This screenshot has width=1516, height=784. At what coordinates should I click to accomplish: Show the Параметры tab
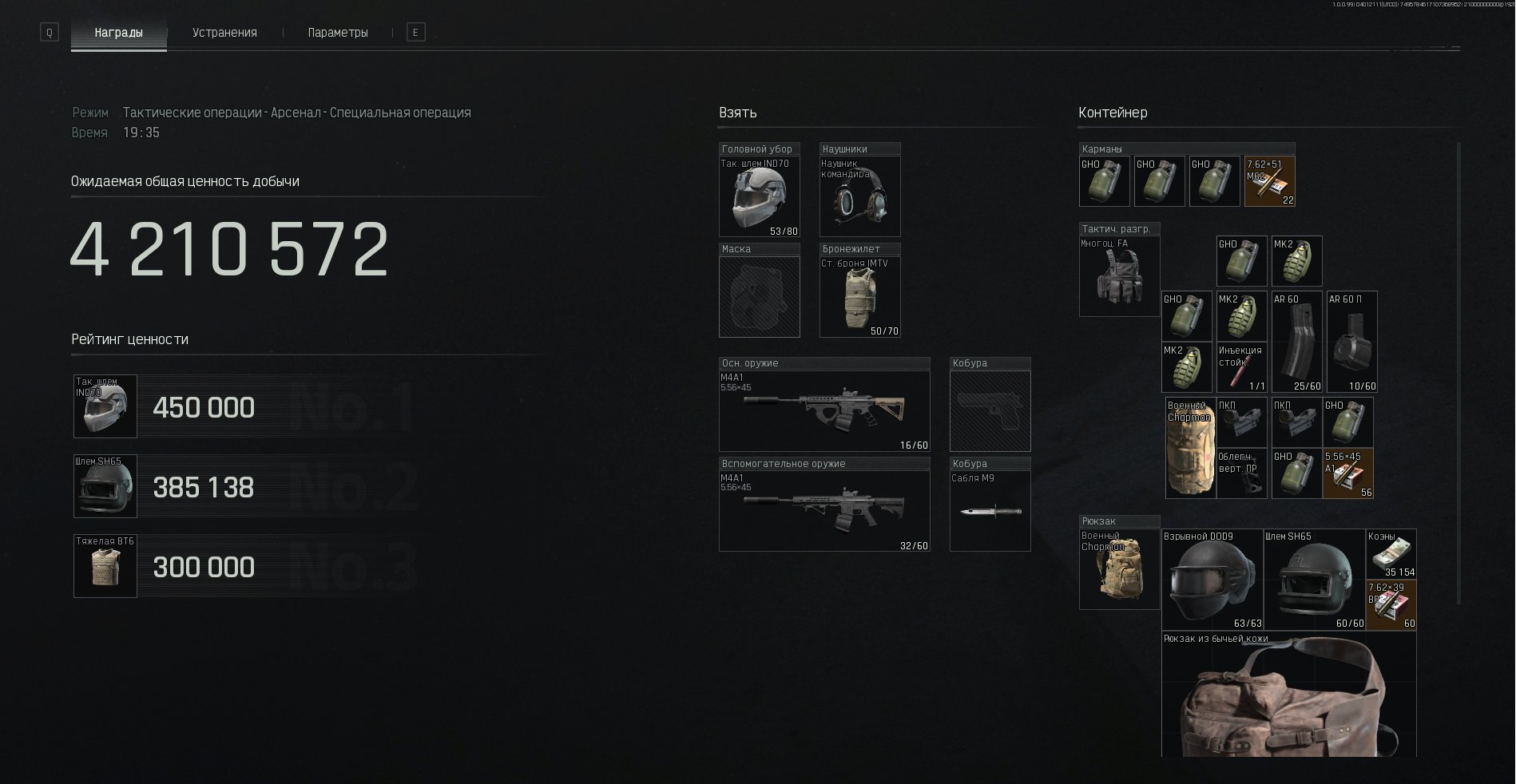[x=338, y=33]
